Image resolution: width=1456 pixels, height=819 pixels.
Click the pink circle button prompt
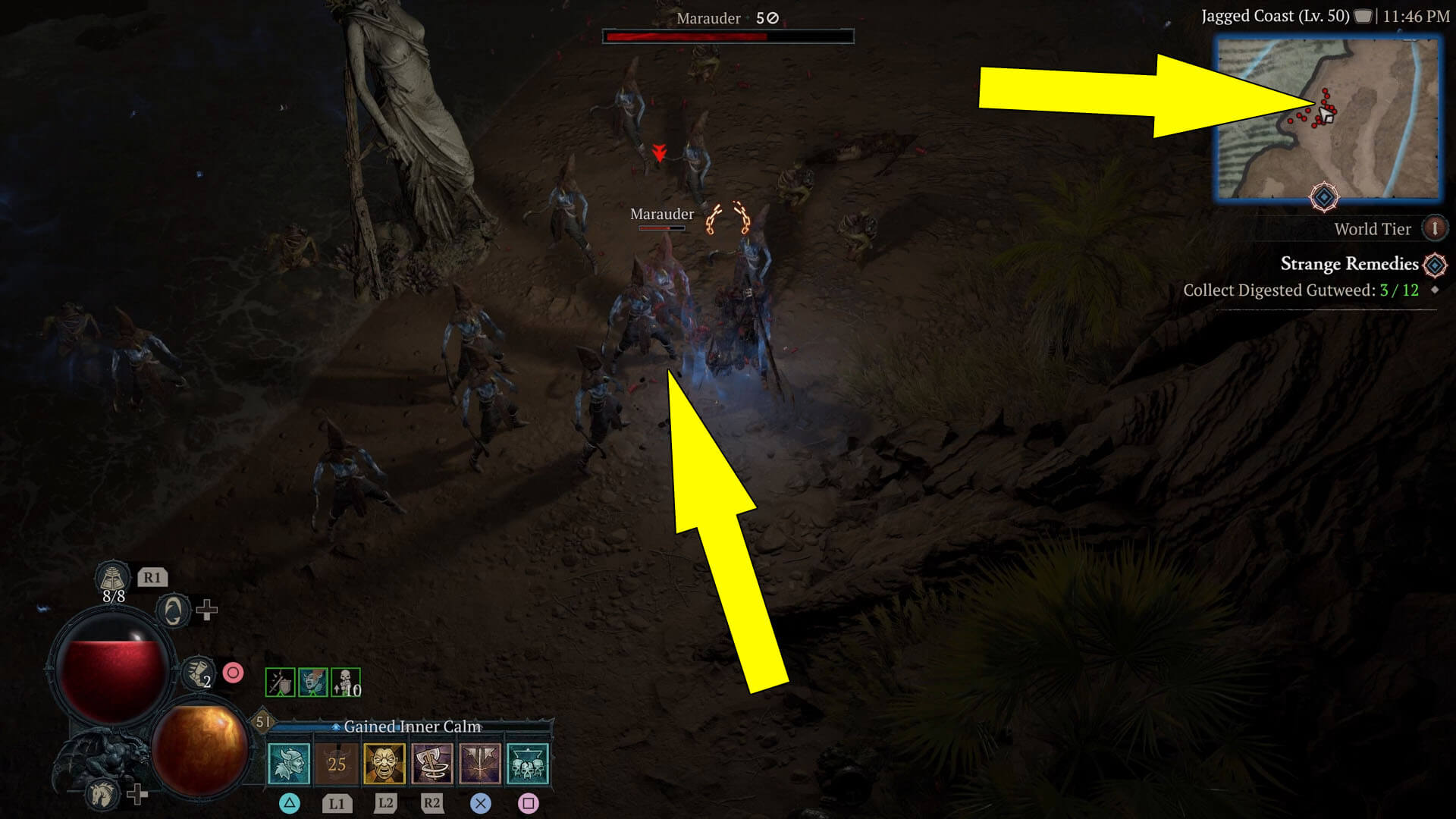(x=234, y=672)
